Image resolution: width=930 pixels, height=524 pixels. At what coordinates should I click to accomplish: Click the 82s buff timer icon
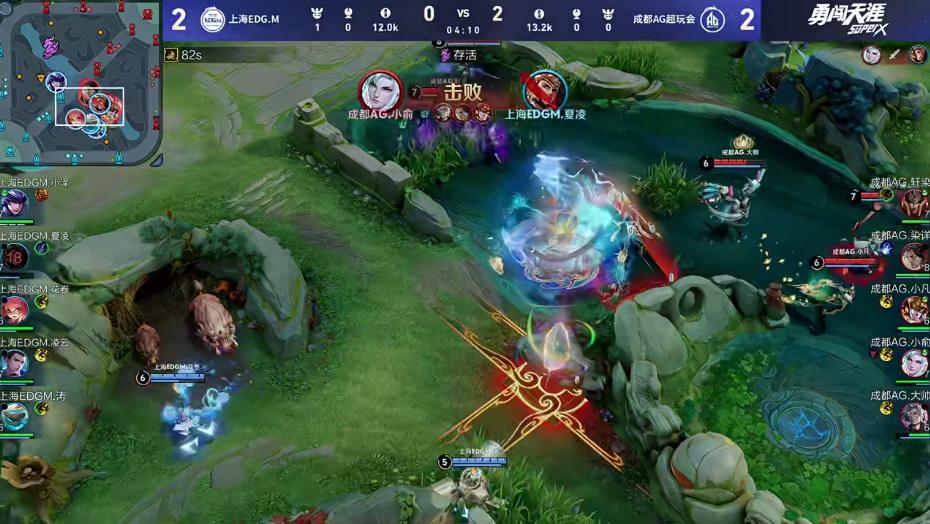[171, 54]
